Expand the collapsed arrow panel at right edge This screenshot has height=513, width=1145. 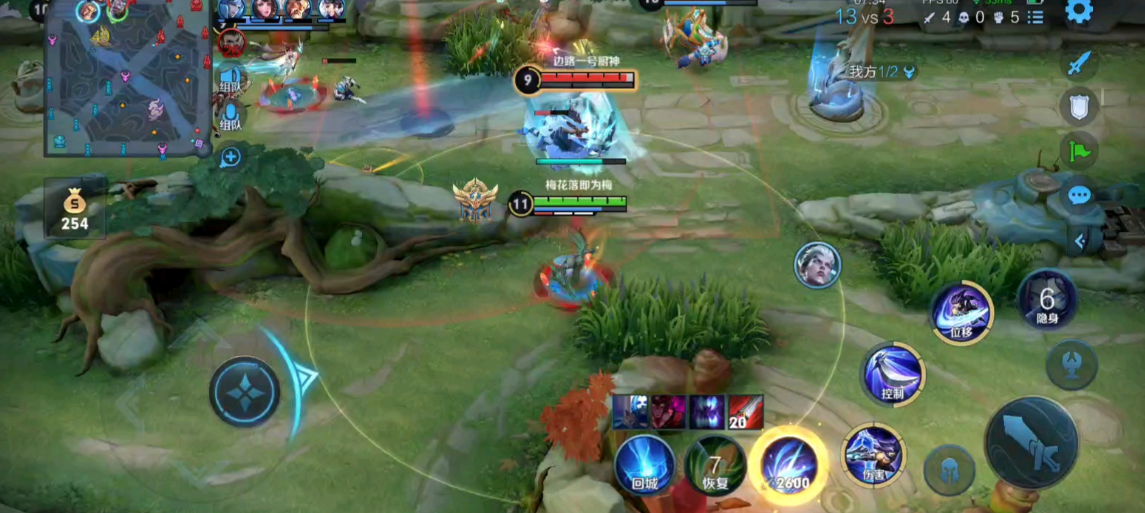1079,241
